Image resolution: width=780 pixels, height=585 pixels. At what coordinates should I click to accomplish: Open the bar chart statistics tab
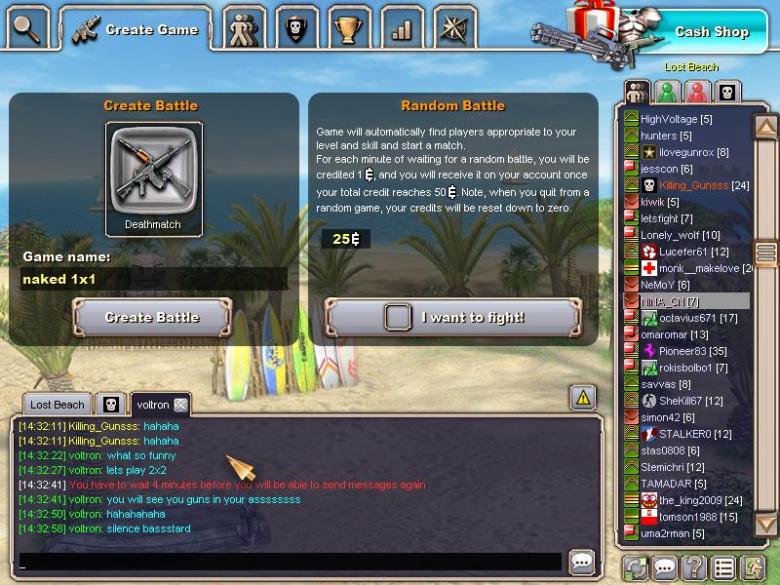pos(401,29)
